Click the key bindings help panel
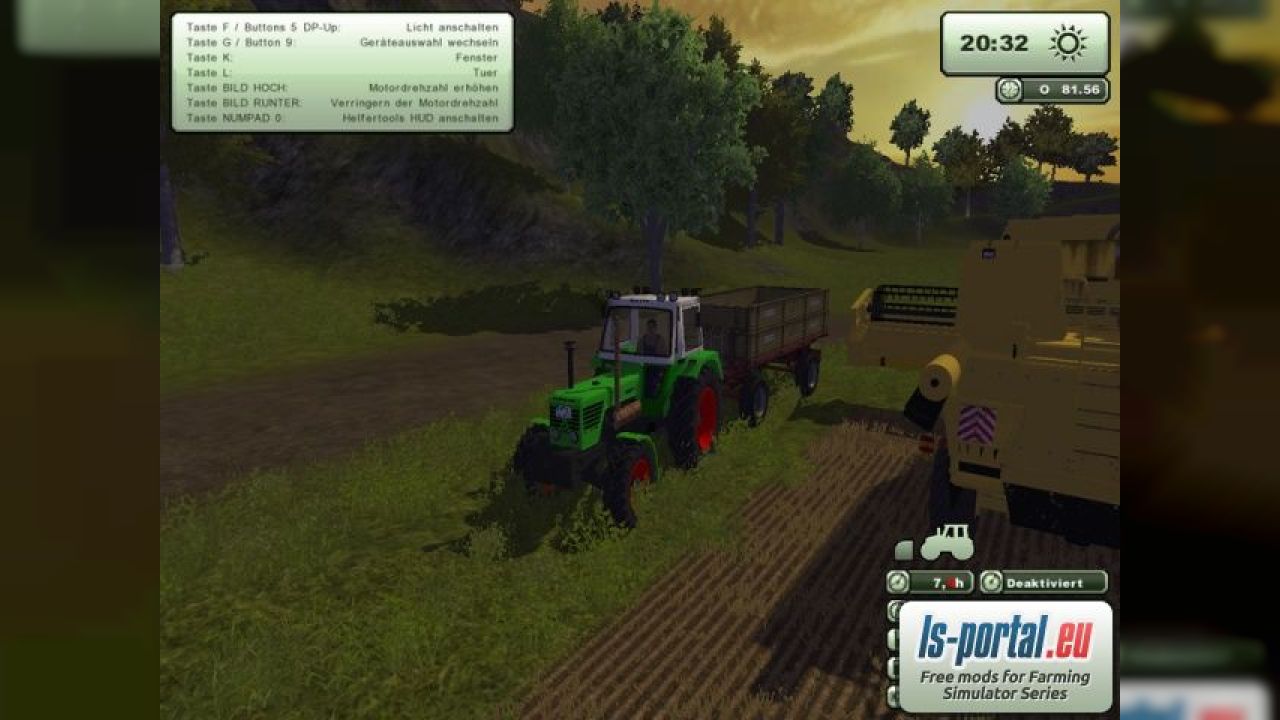The width and height of the screenshot is (1280, 720). click(x=342, y=72)
